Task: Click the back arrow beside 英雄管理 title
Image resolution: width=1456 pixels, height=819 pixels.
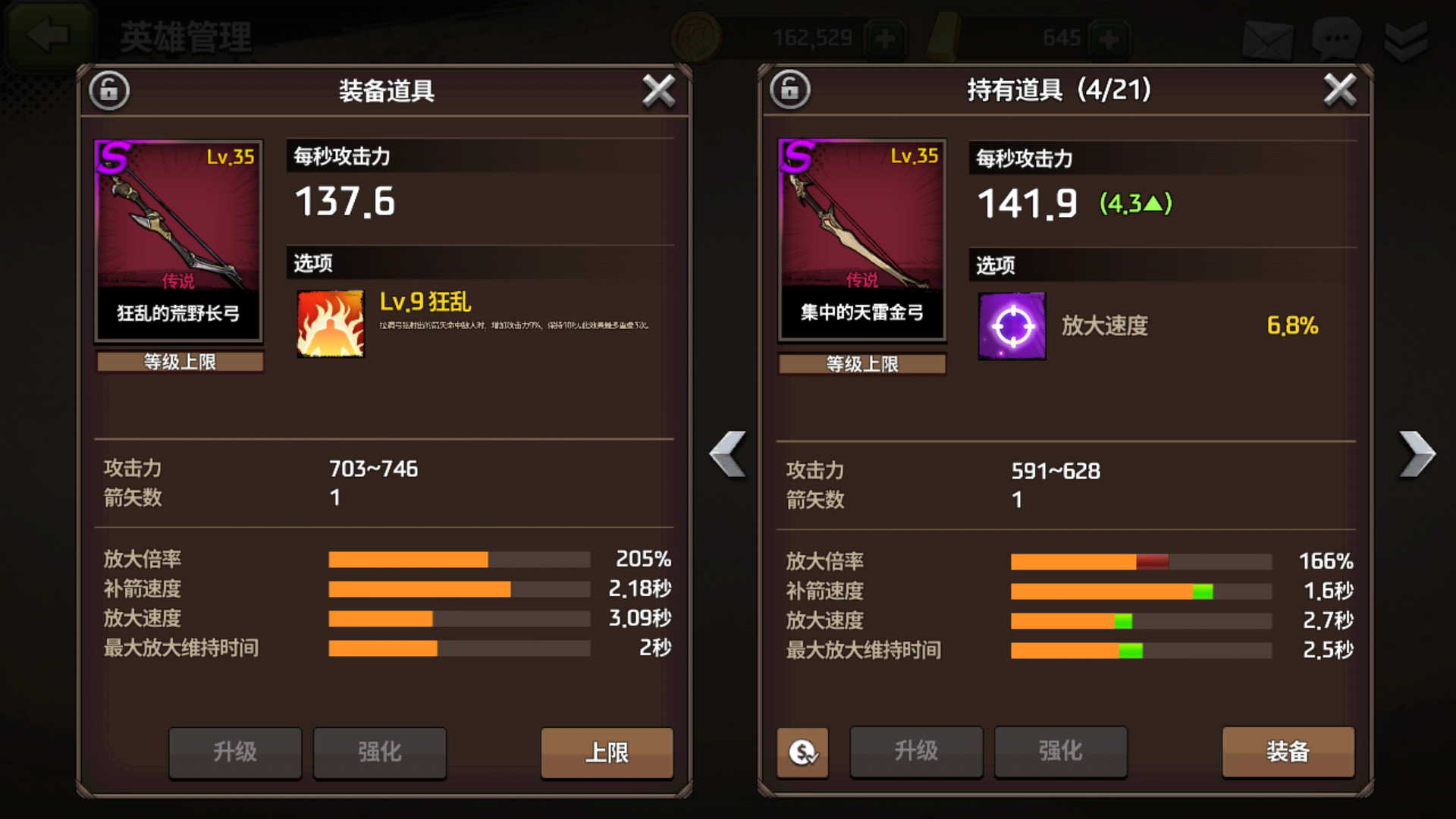Action: pos(47,33)
